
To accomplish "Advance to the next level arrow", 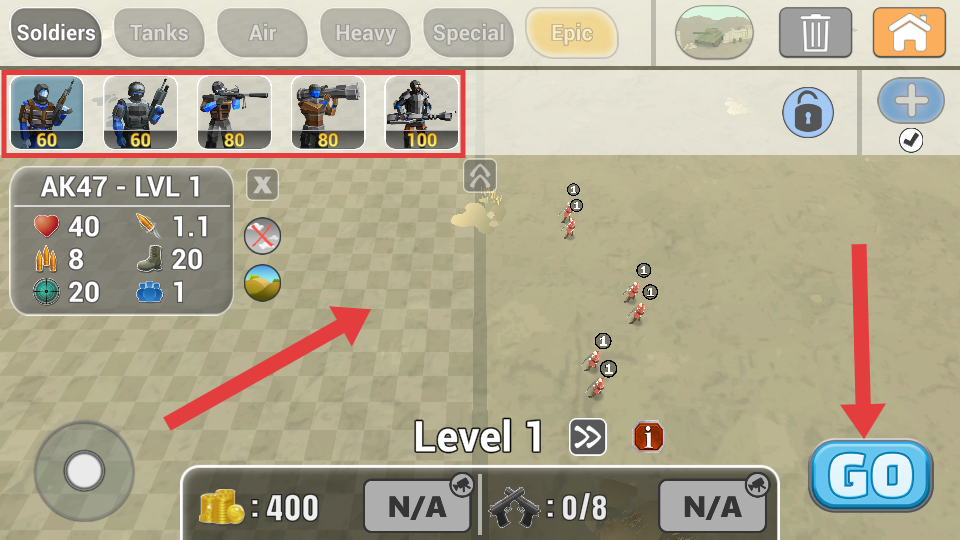I will (x=588, y=437).
